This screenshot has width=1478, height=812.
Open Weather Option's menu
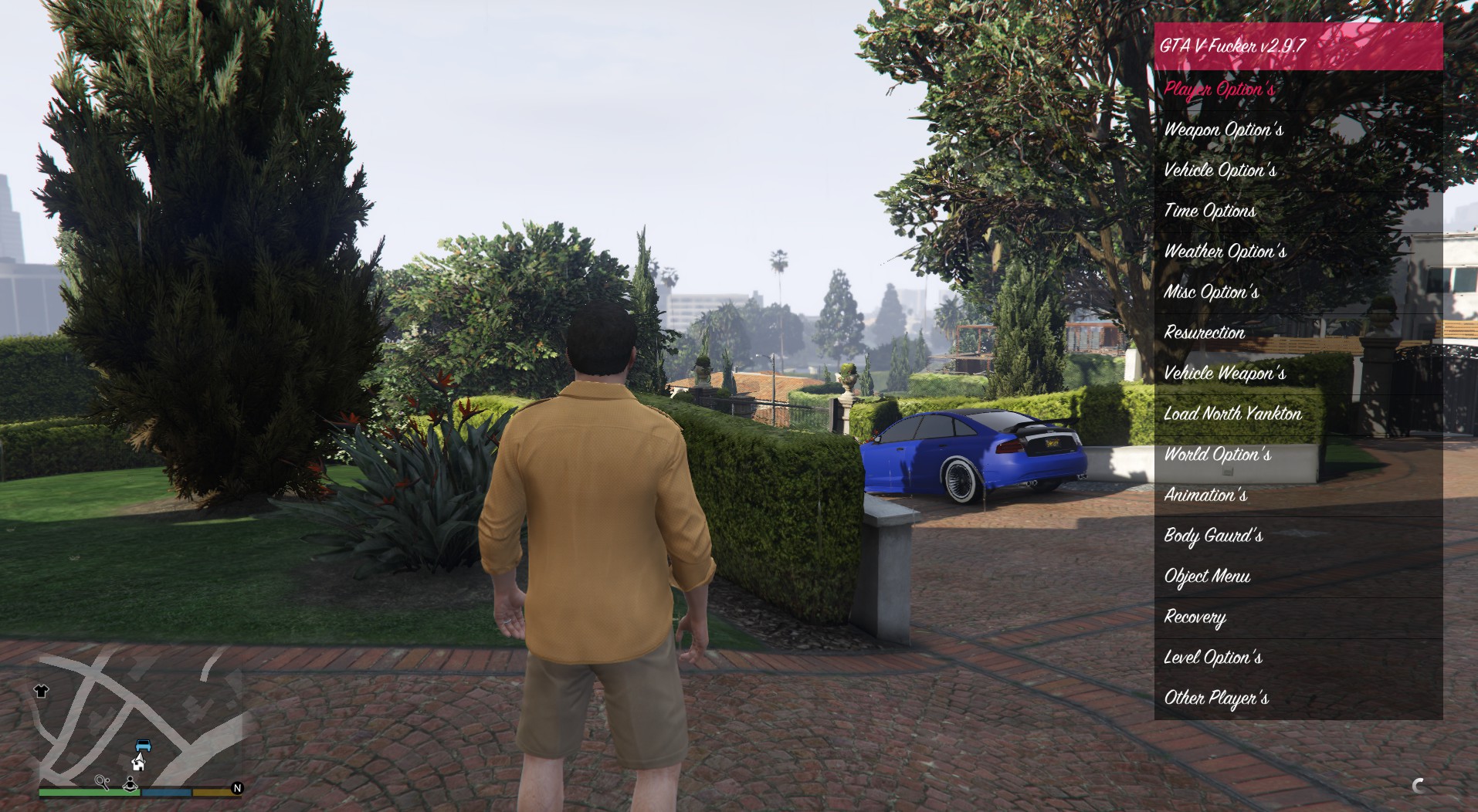tap(1225, 252)
